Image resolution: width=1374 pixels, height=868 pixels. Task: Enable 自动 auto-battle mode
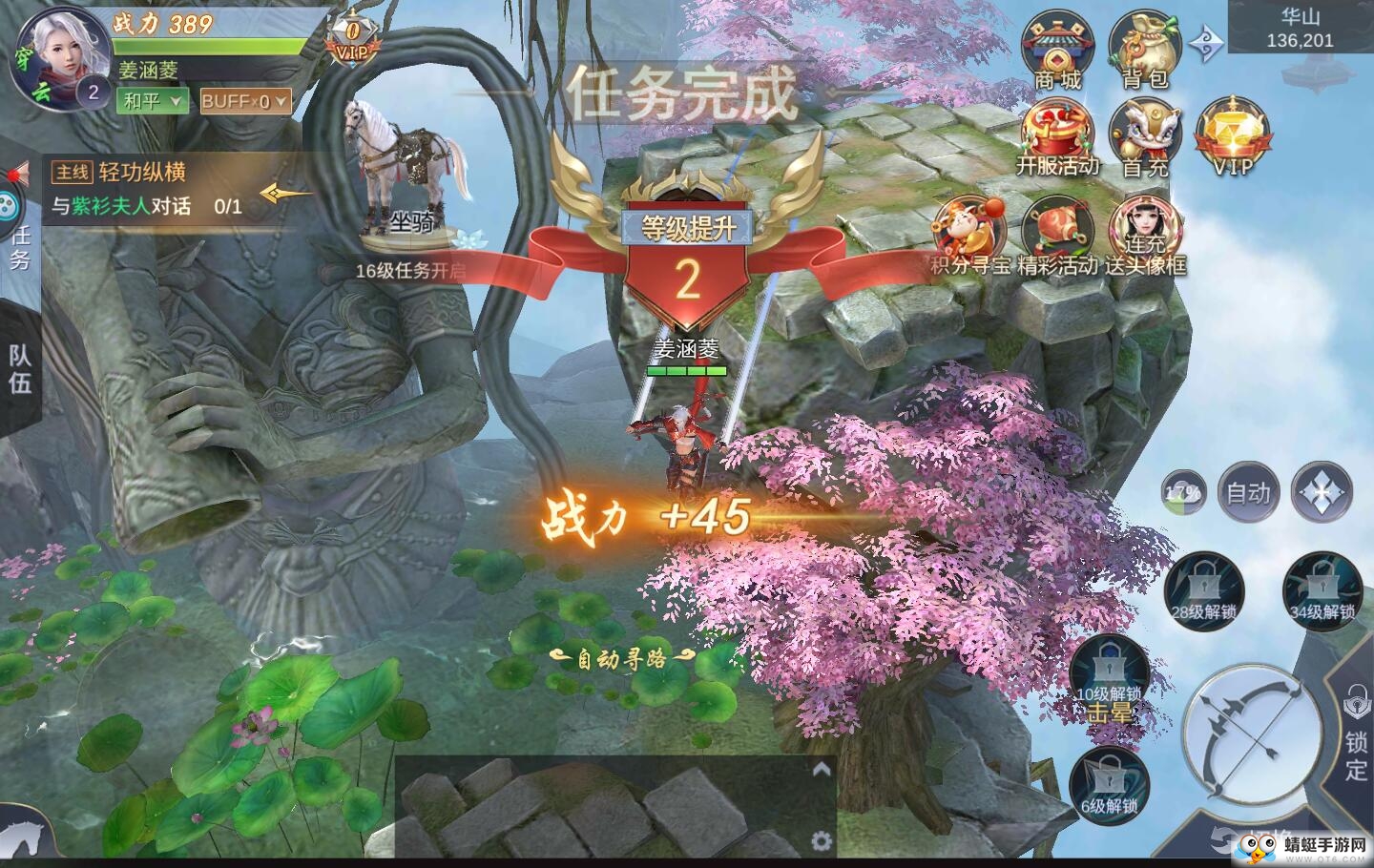1249,493
